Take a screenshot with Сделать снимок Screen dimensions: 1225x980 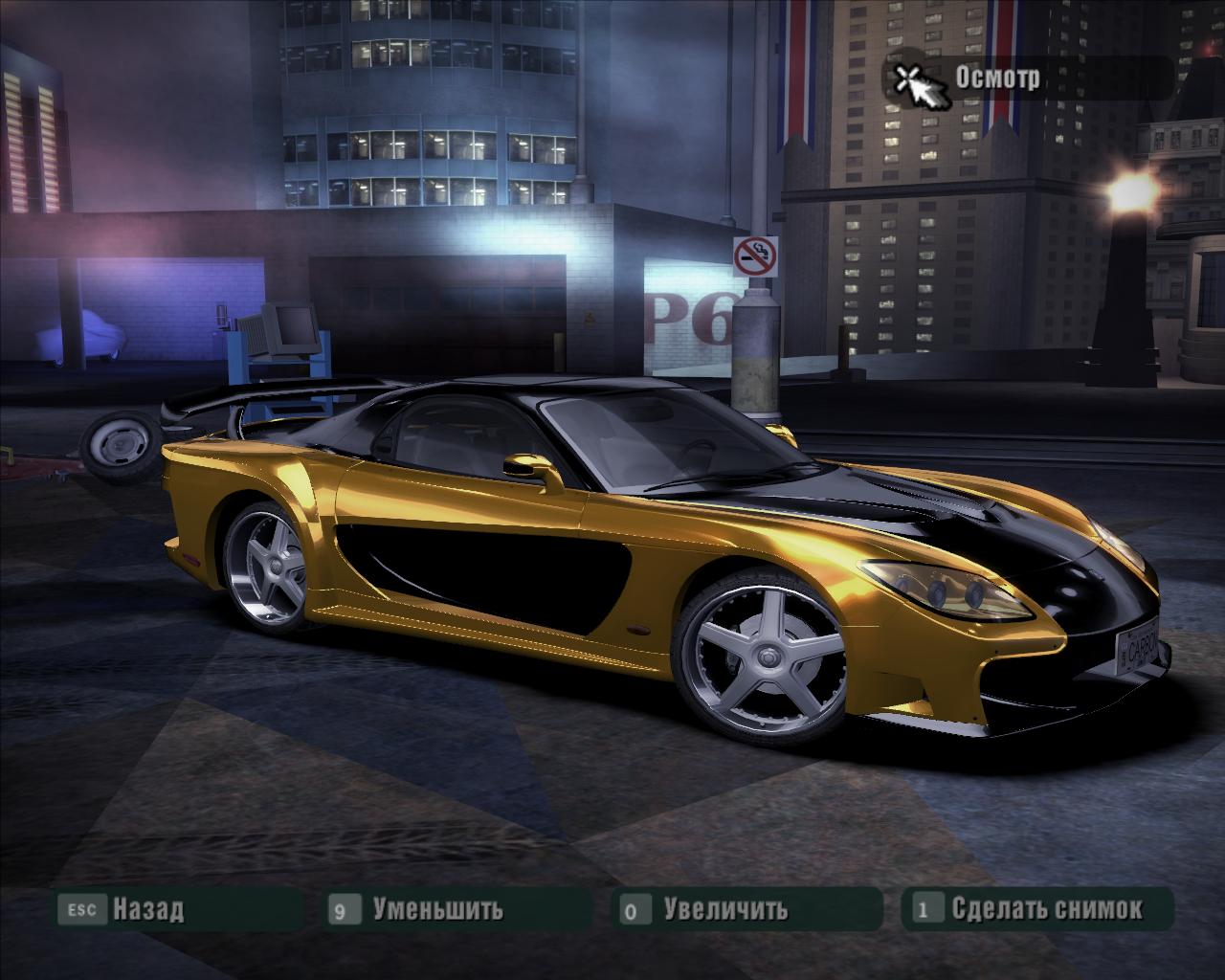1046,908
